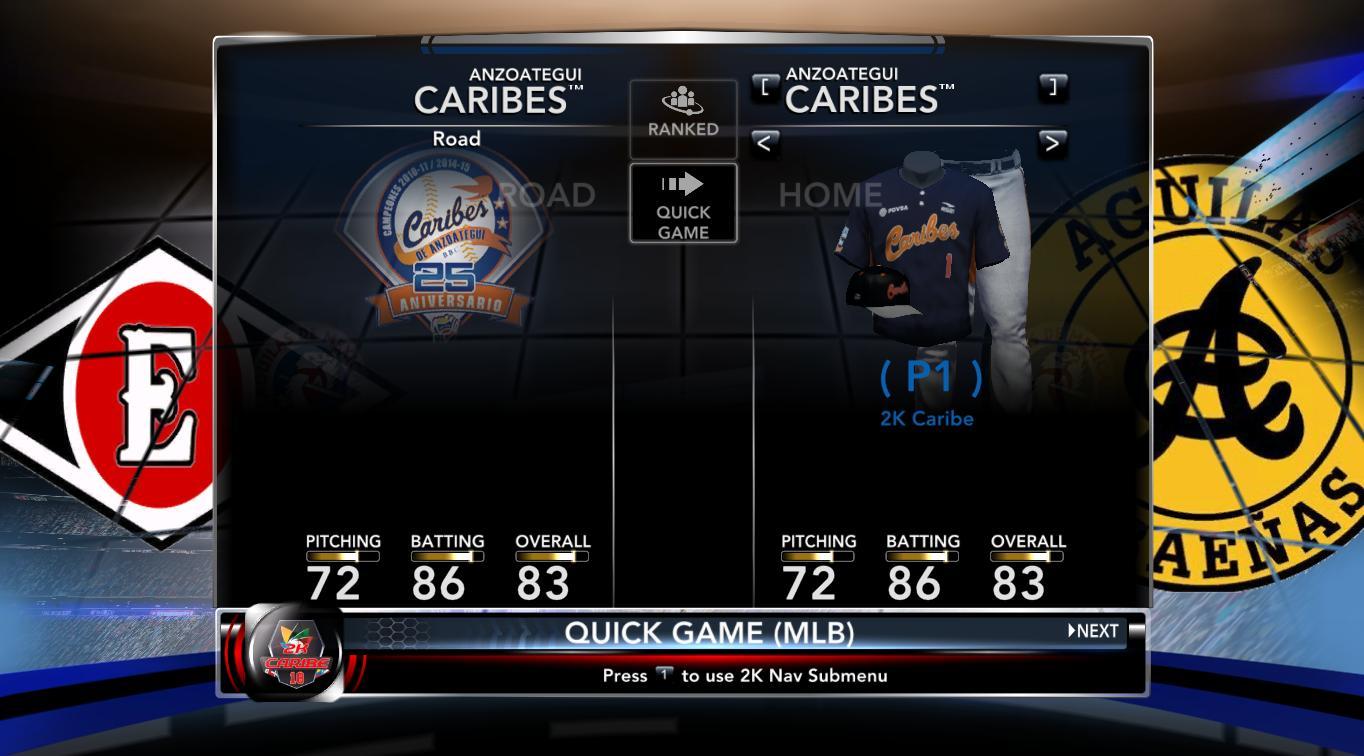1364x756 pixels.
Task: Start a Quick Game
Action: [x=683, y=203]
